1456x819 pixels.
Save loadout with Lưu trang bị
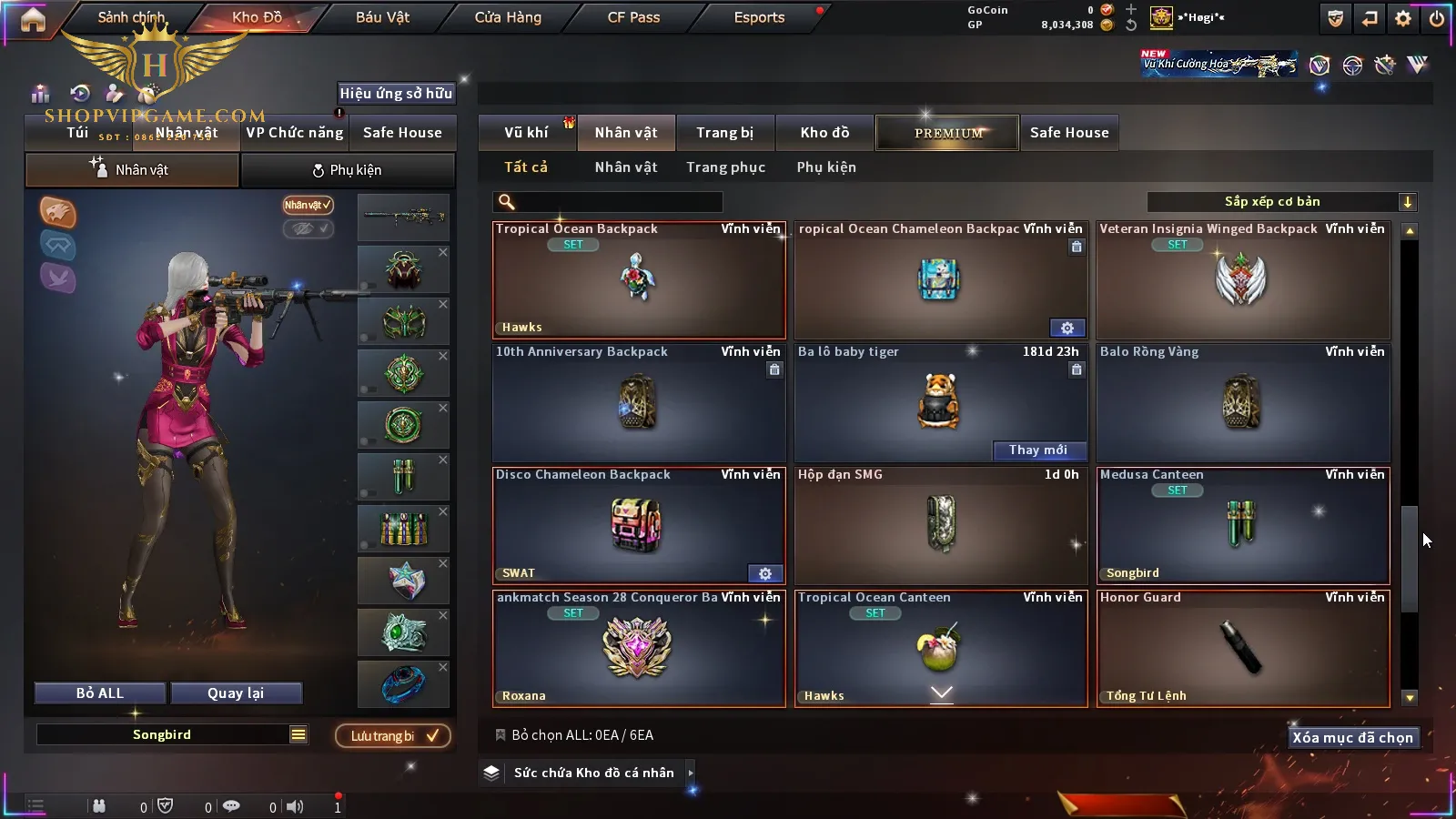click(x=393, y=736)
